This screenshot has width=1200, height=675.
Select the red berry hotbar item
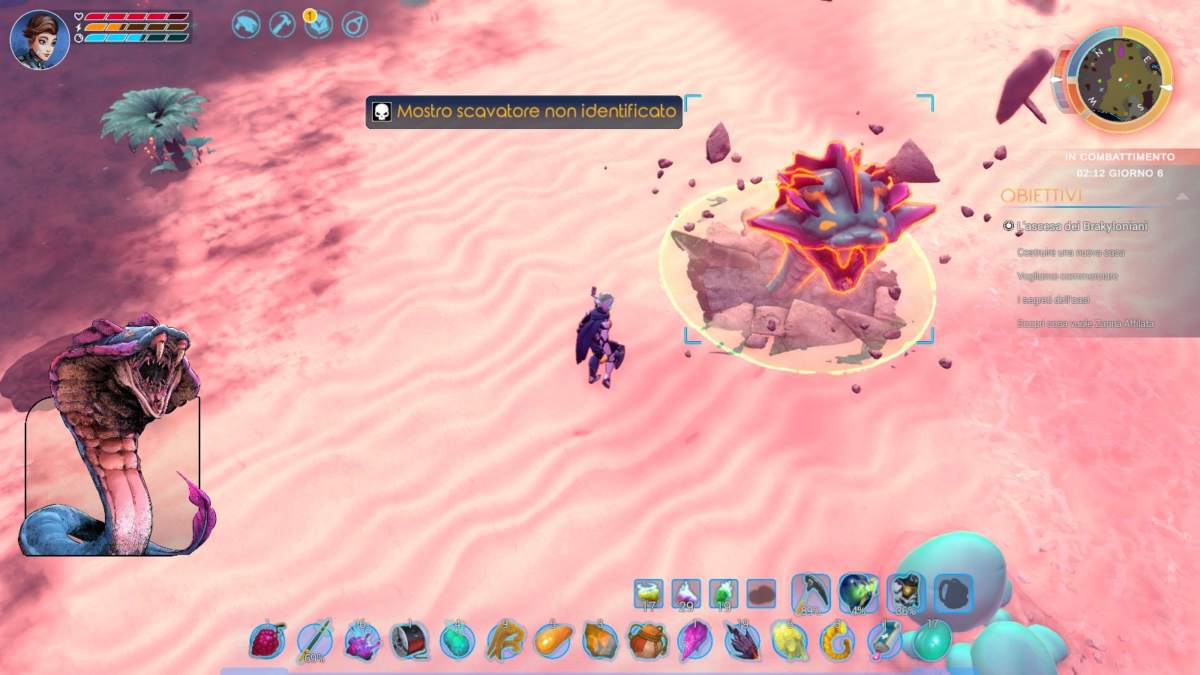point(266,640)
